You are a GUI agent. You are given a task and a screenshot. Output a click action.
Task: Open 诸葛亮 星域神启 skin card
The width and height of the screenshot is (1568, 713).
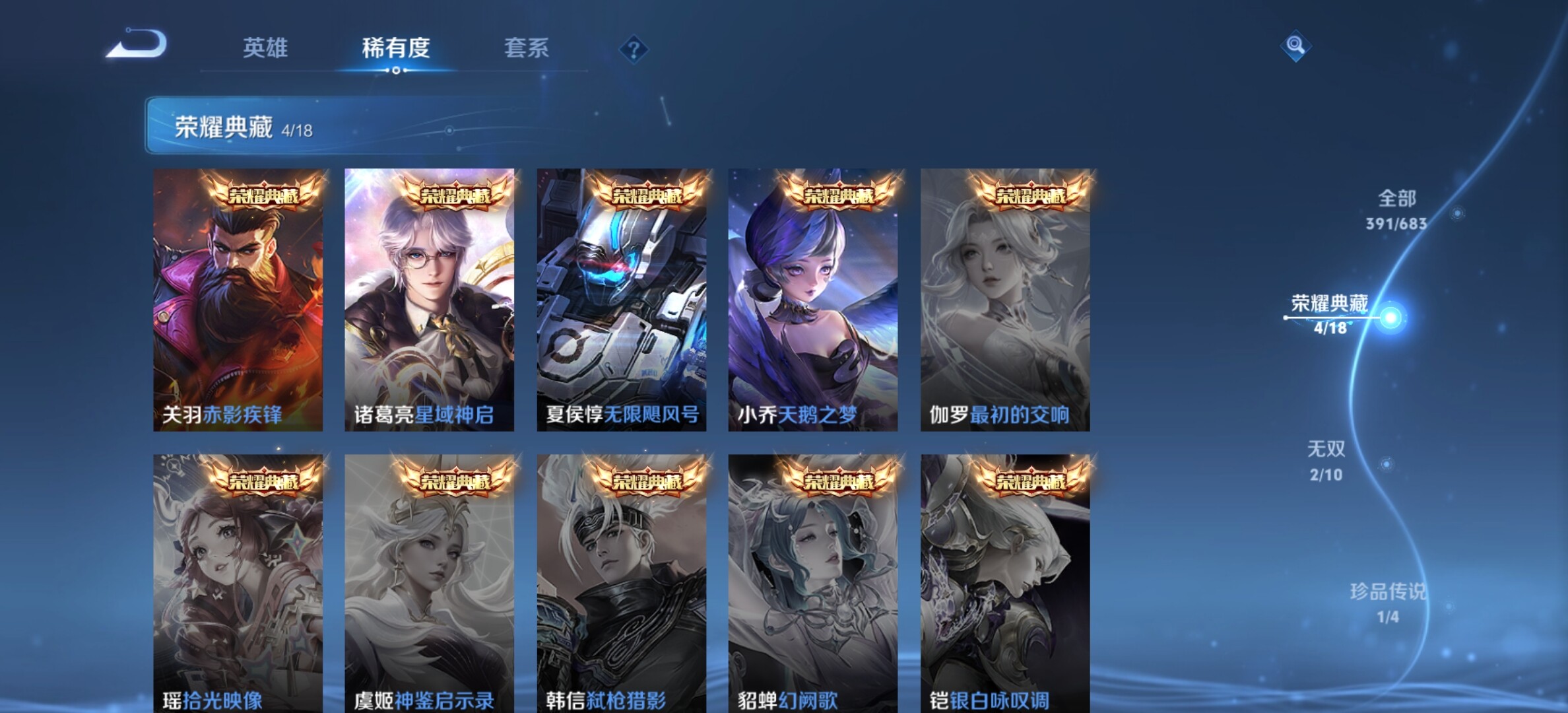pyautogui.click(x=429, y=300)
